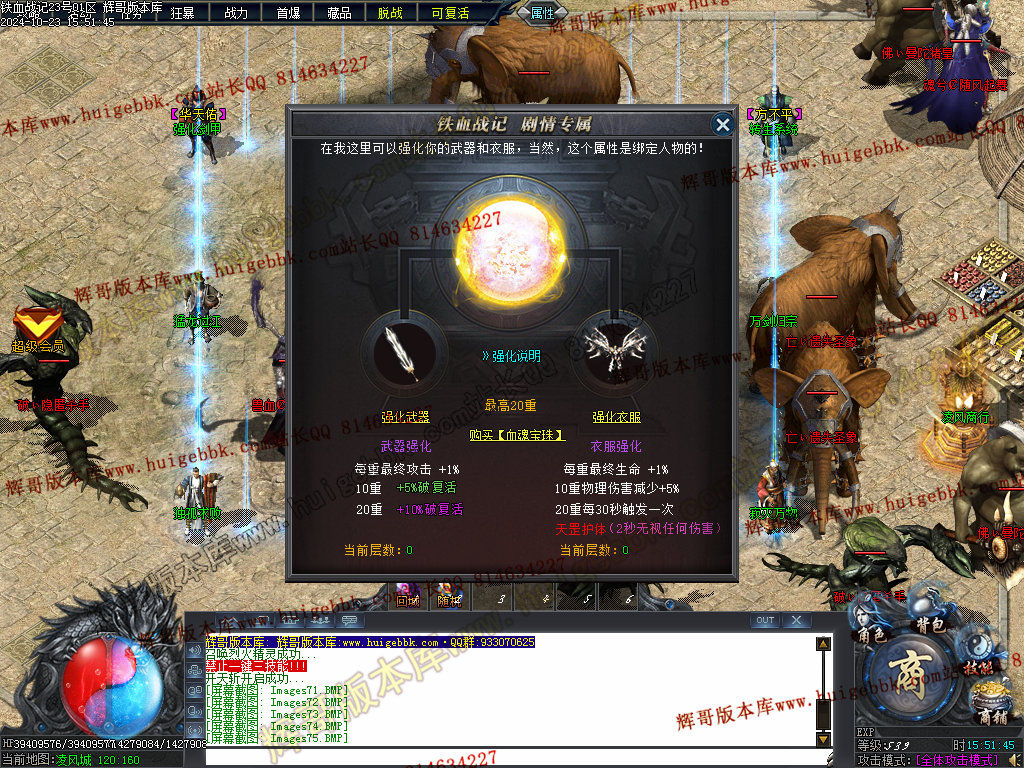Open the 强化说明 enhancement explanation

511,355
